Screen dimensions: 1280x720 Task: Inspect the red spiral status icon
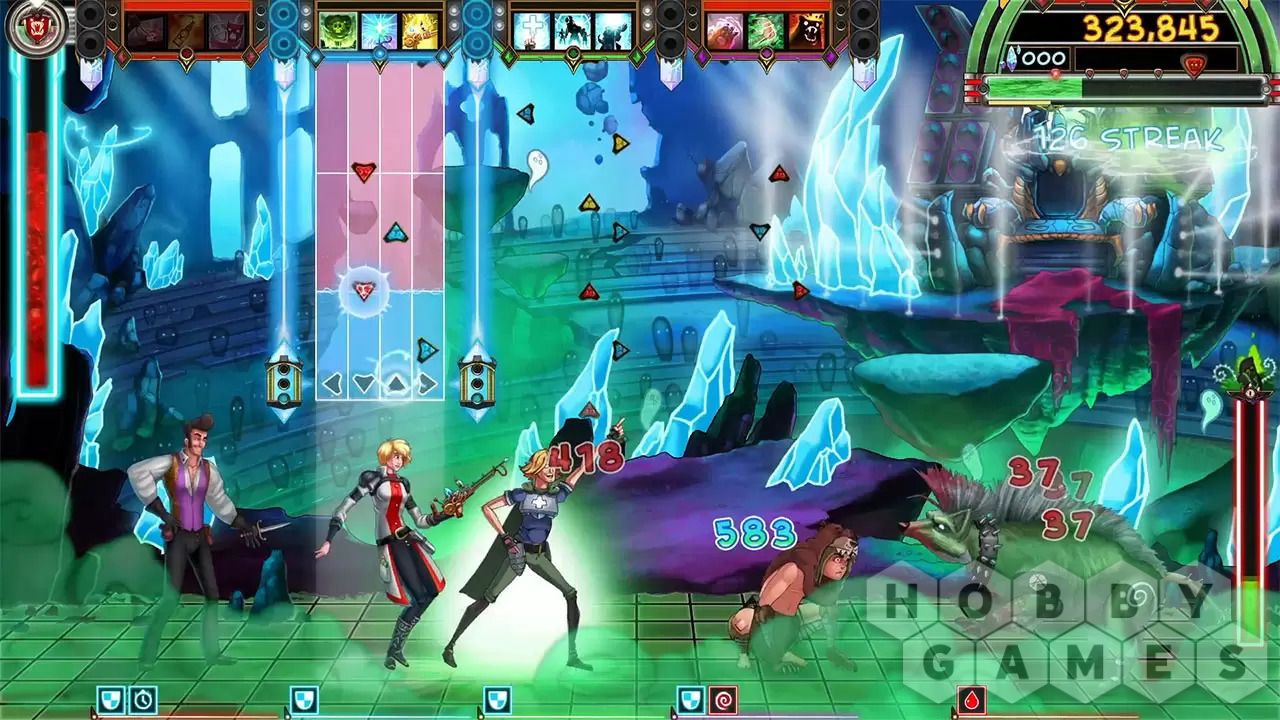722,699
